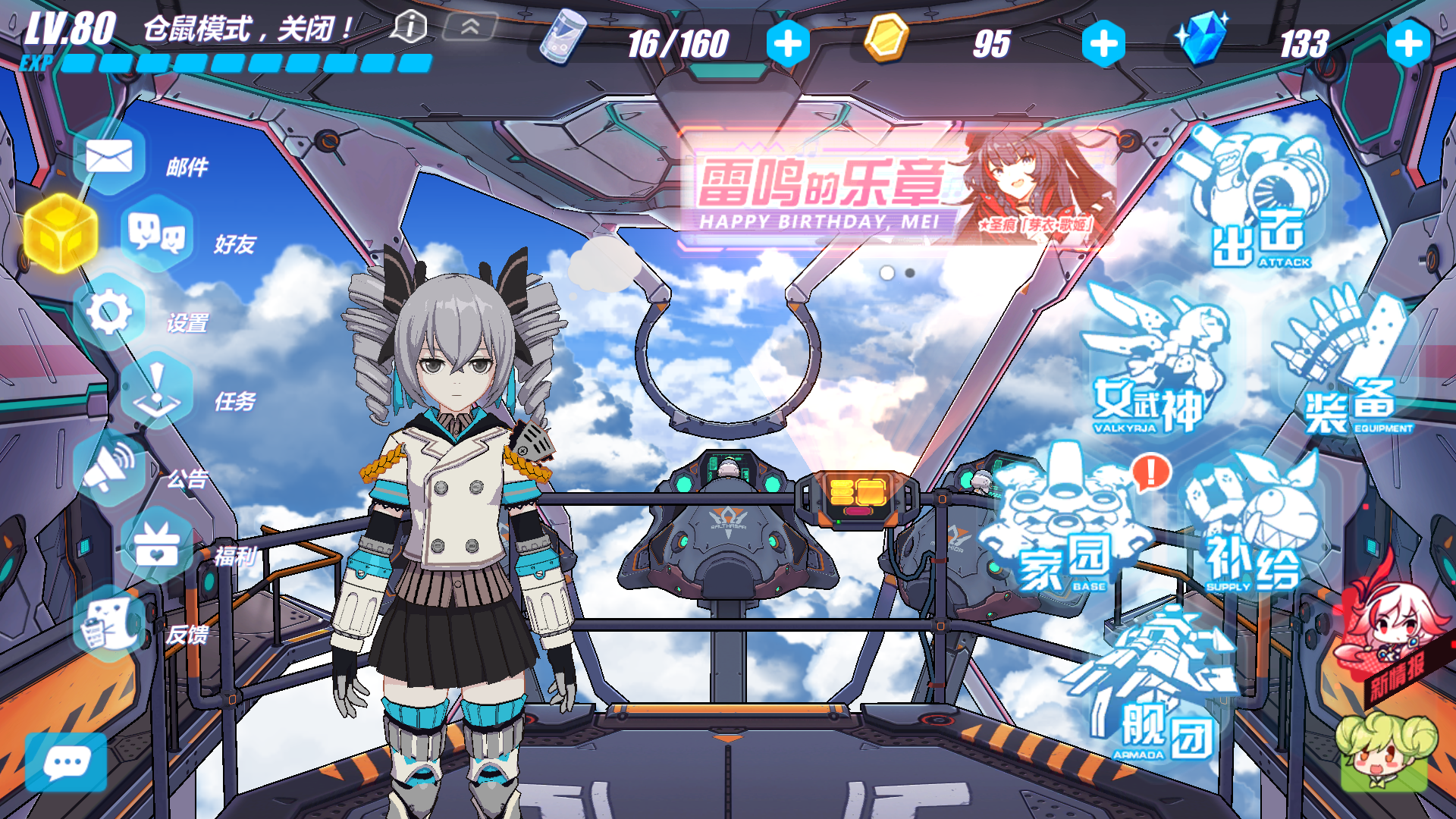The width and height of the screenshot is (1456, 819).
Task: Click the yellow hexagon cube icon
Action: 61,234
